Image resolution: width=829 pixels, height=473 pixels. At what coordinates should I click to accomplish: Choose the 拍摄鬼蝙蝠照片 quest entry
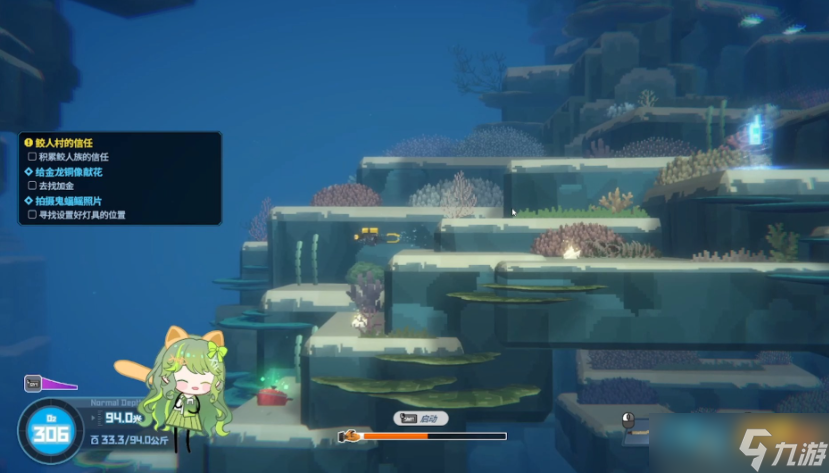pos(68,200)
